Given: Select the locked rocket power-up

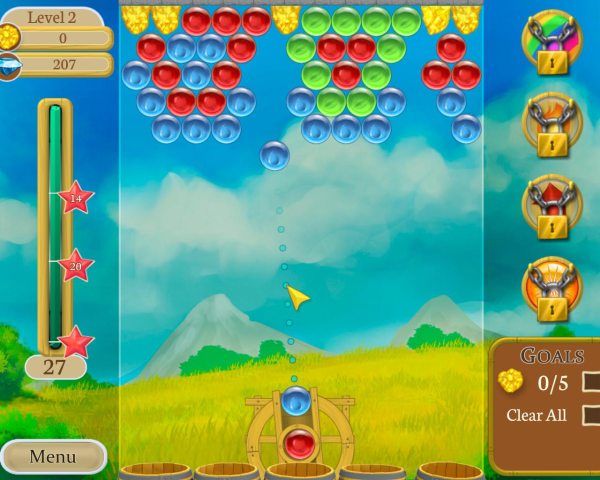Looking at the screenshot, I should tap(552, 208).
